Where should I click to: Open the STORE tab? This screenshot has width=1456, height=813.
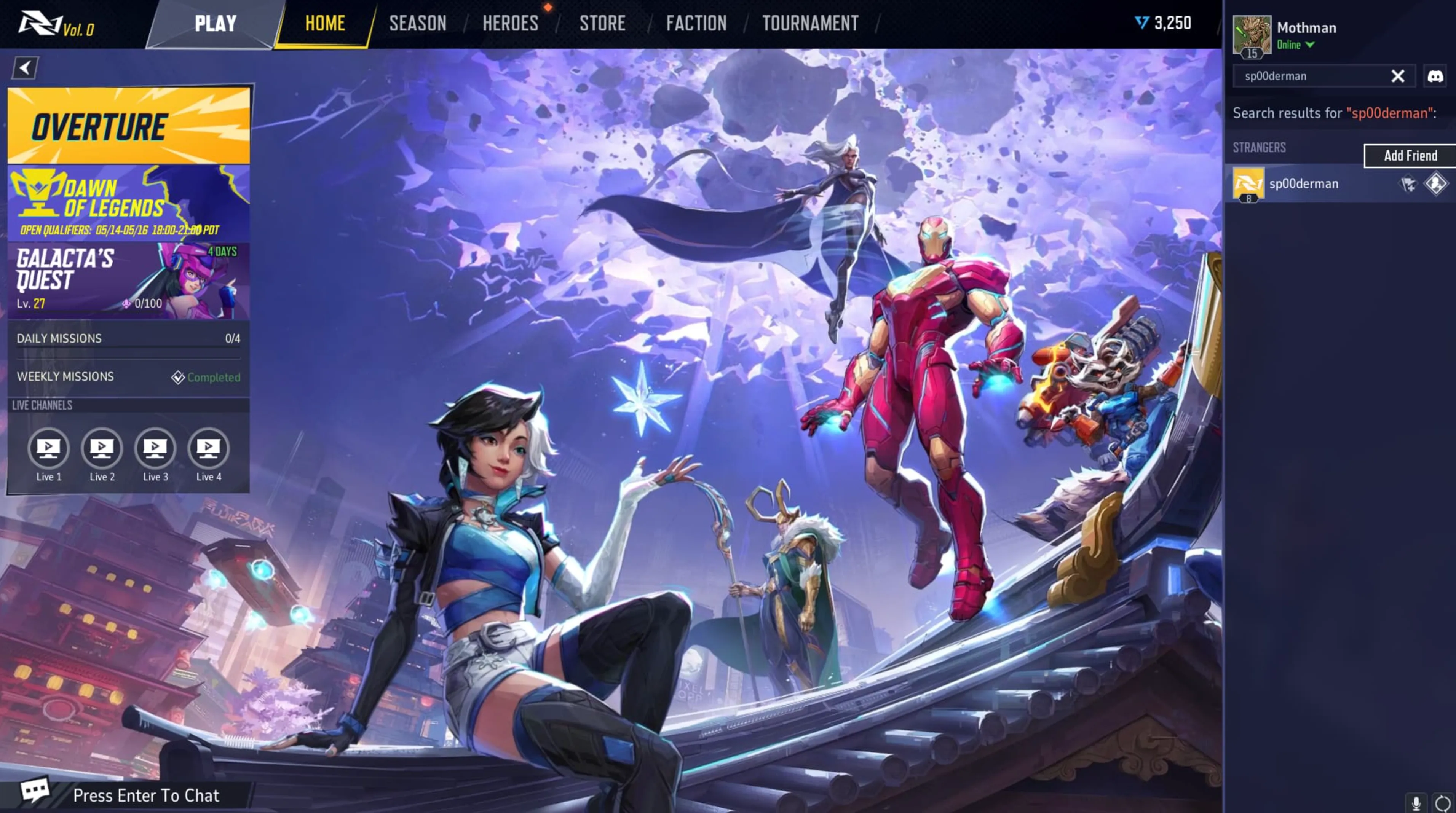click(x=602, y=24)
